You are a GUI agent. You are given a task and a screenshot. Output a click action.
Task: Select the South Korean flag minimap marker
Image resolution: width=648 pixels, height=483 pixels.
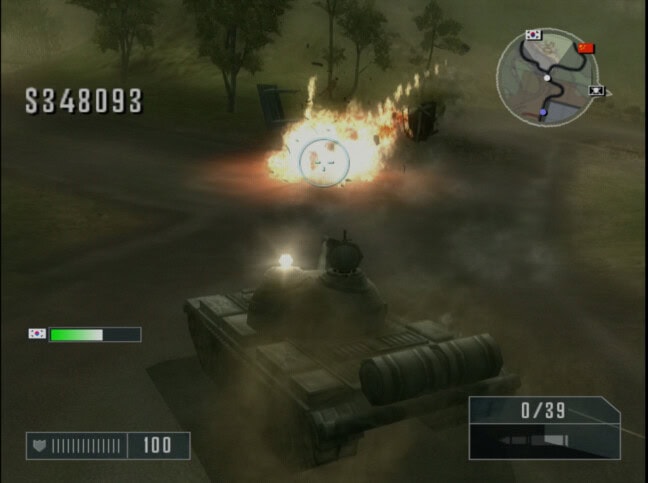[x=533, y=35]
